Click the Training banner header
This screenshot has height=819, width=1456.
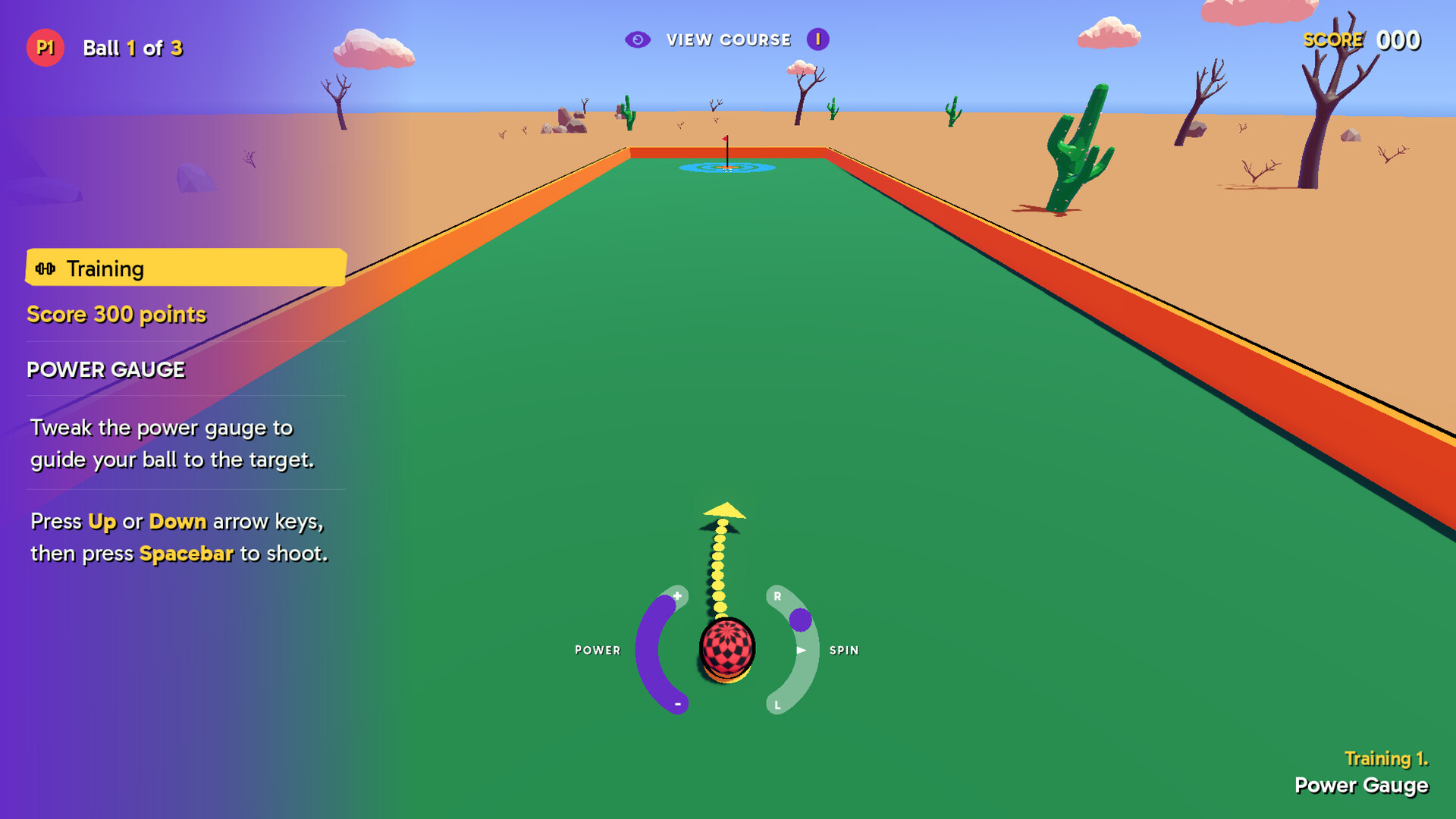[x=106, y=268]
